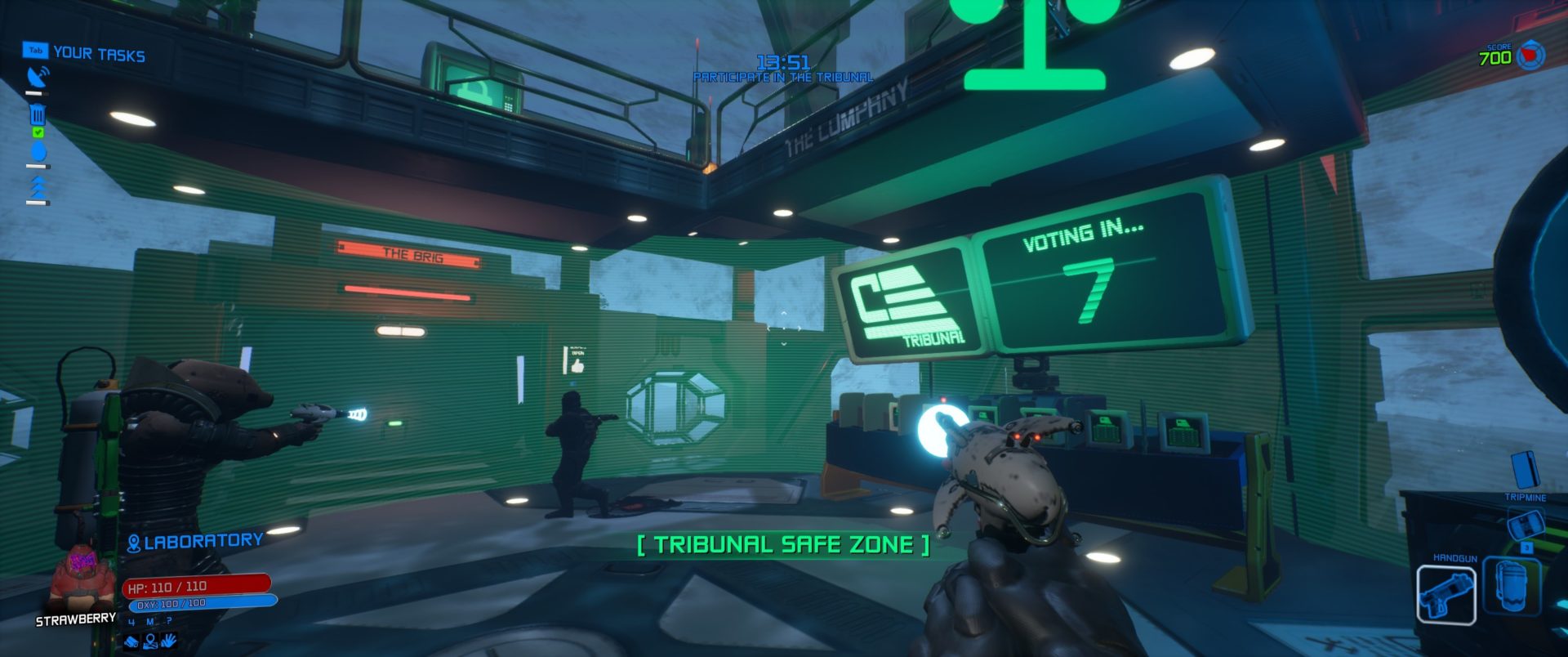Click the red emblem beside the score
This screenshot has height=657, width=1568.
coord(1530,56)
